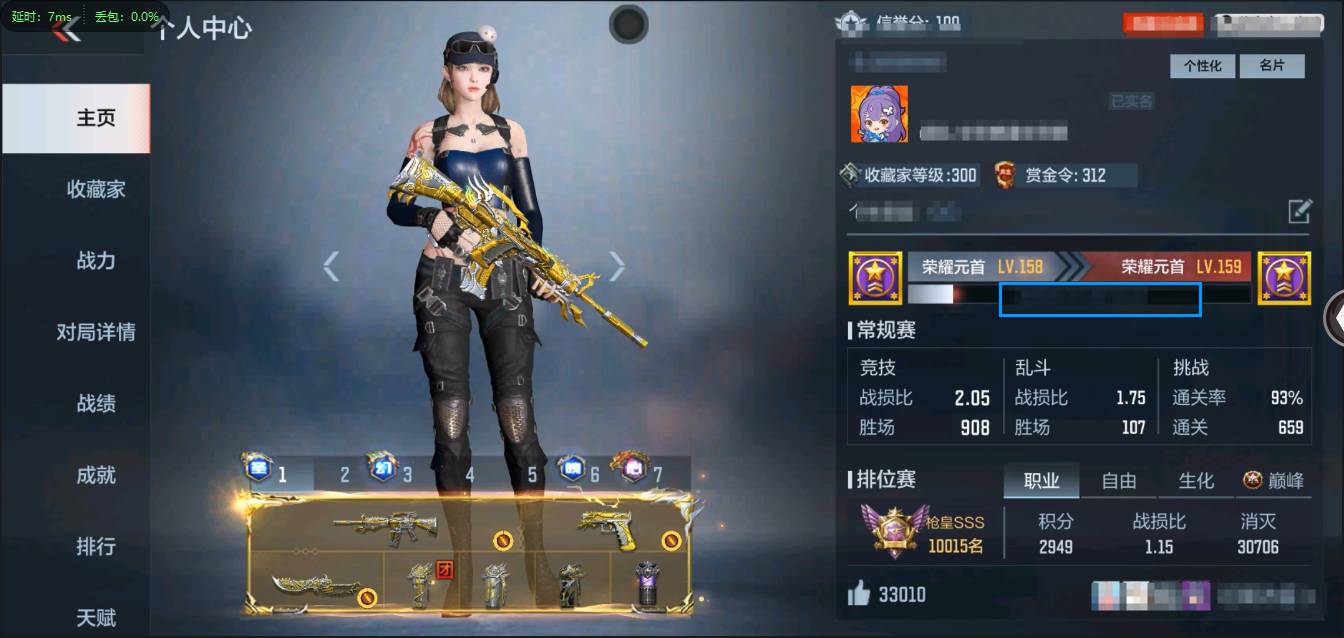Open the 收藏家 section
Image resolution: width=1344 pixels, height=638 pixels.
pyautogui.click(x=96, y=189)
